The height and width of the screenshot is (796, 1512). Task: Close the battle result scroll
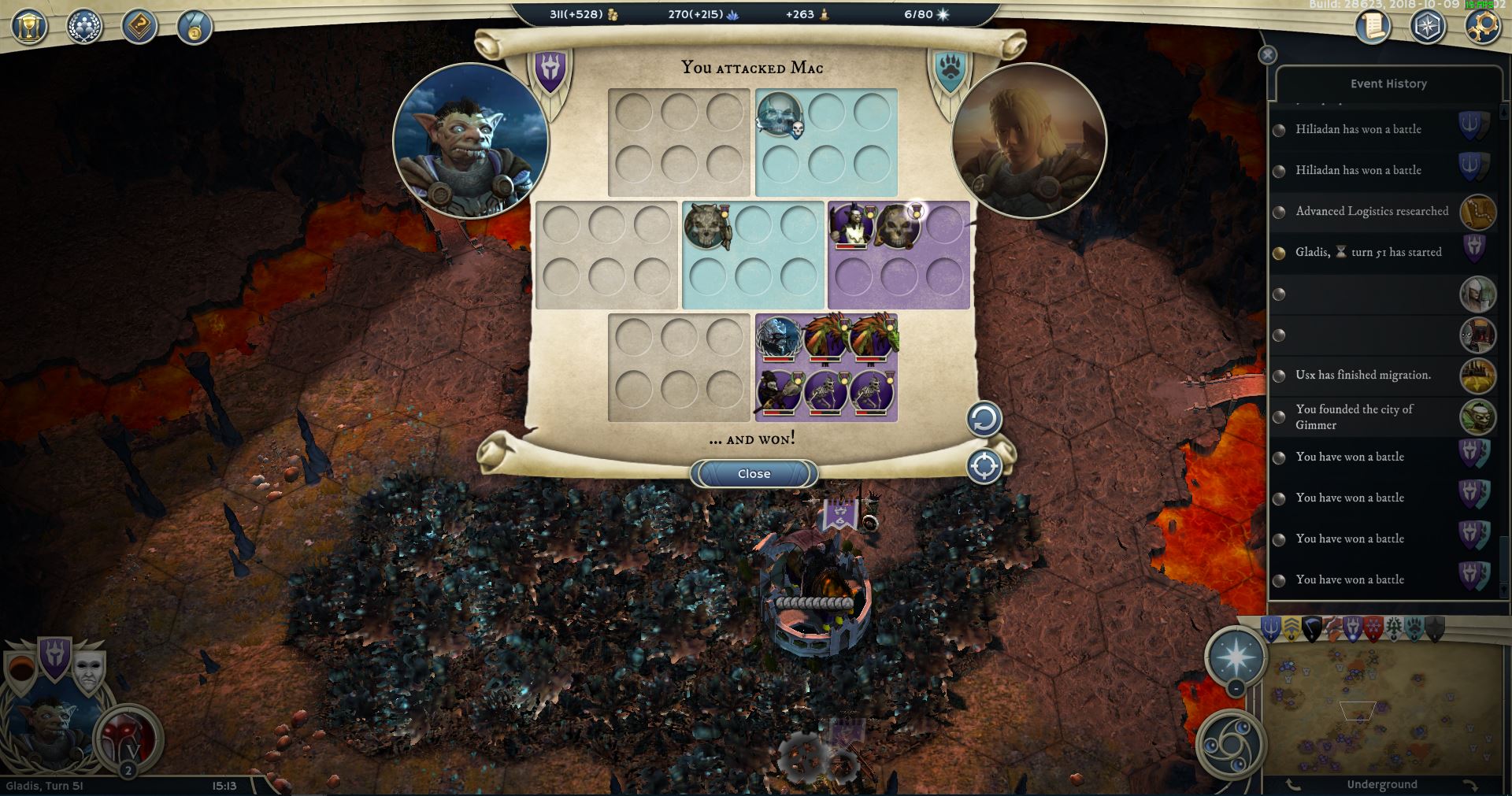point(754,473)
